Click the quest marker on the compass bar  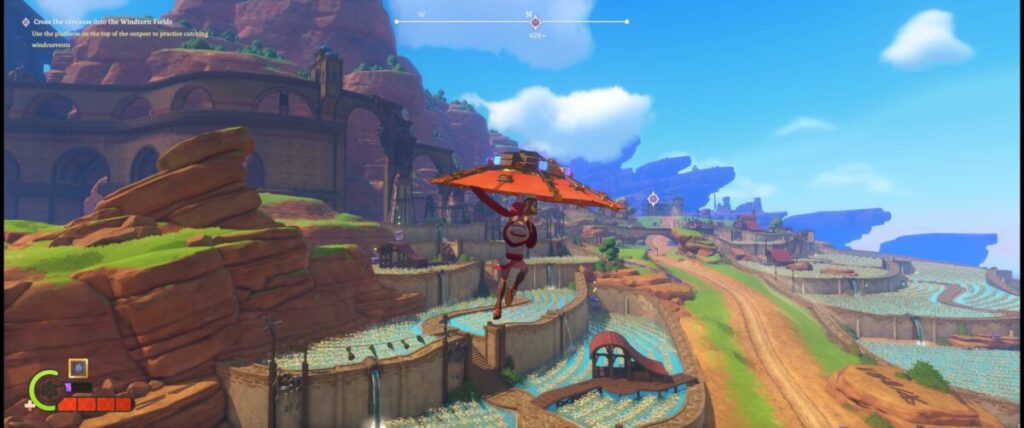click(x=535, y=22)
